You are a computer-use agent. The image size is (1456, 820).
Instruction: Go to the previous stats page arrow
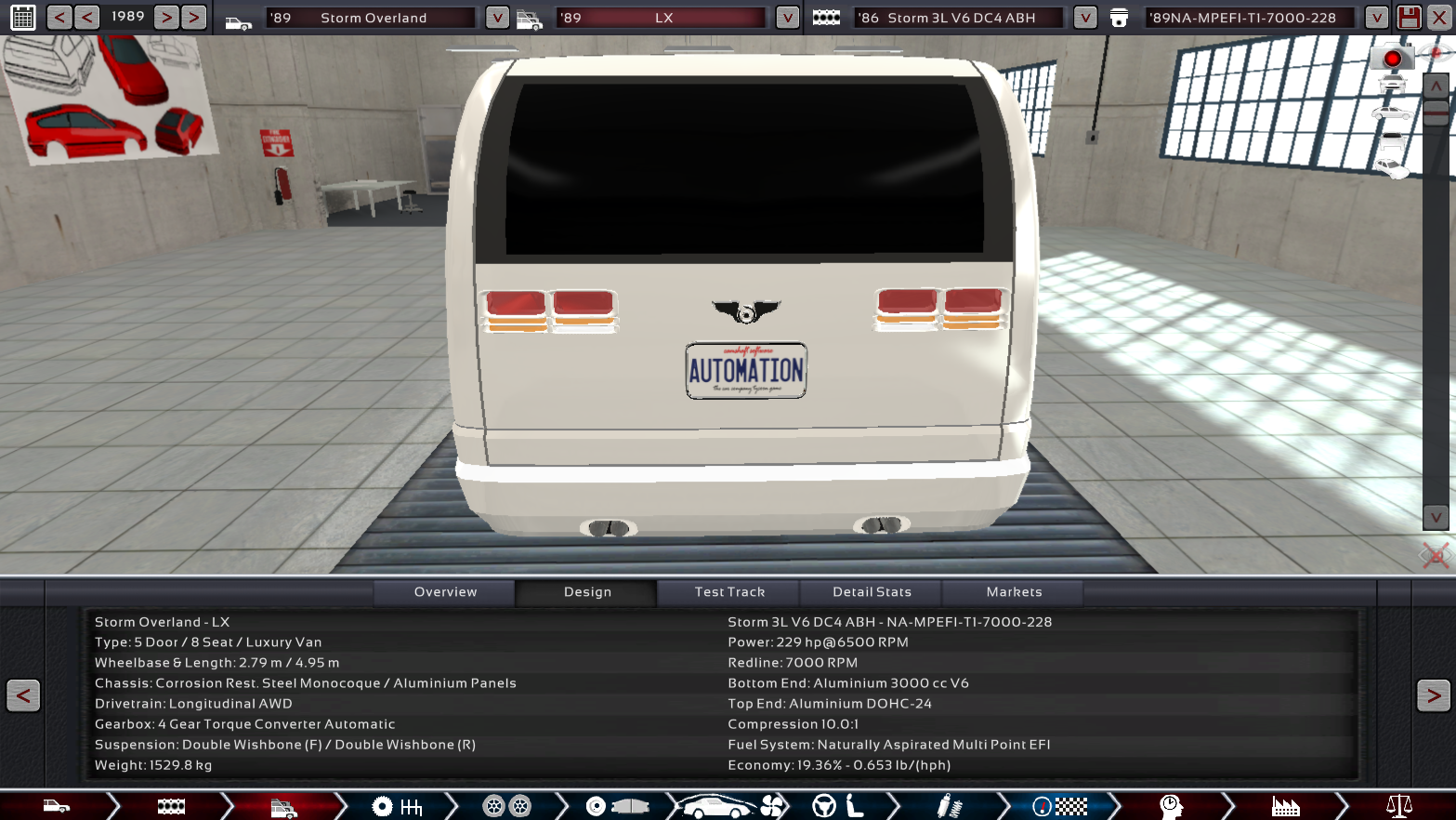(23, 695)
